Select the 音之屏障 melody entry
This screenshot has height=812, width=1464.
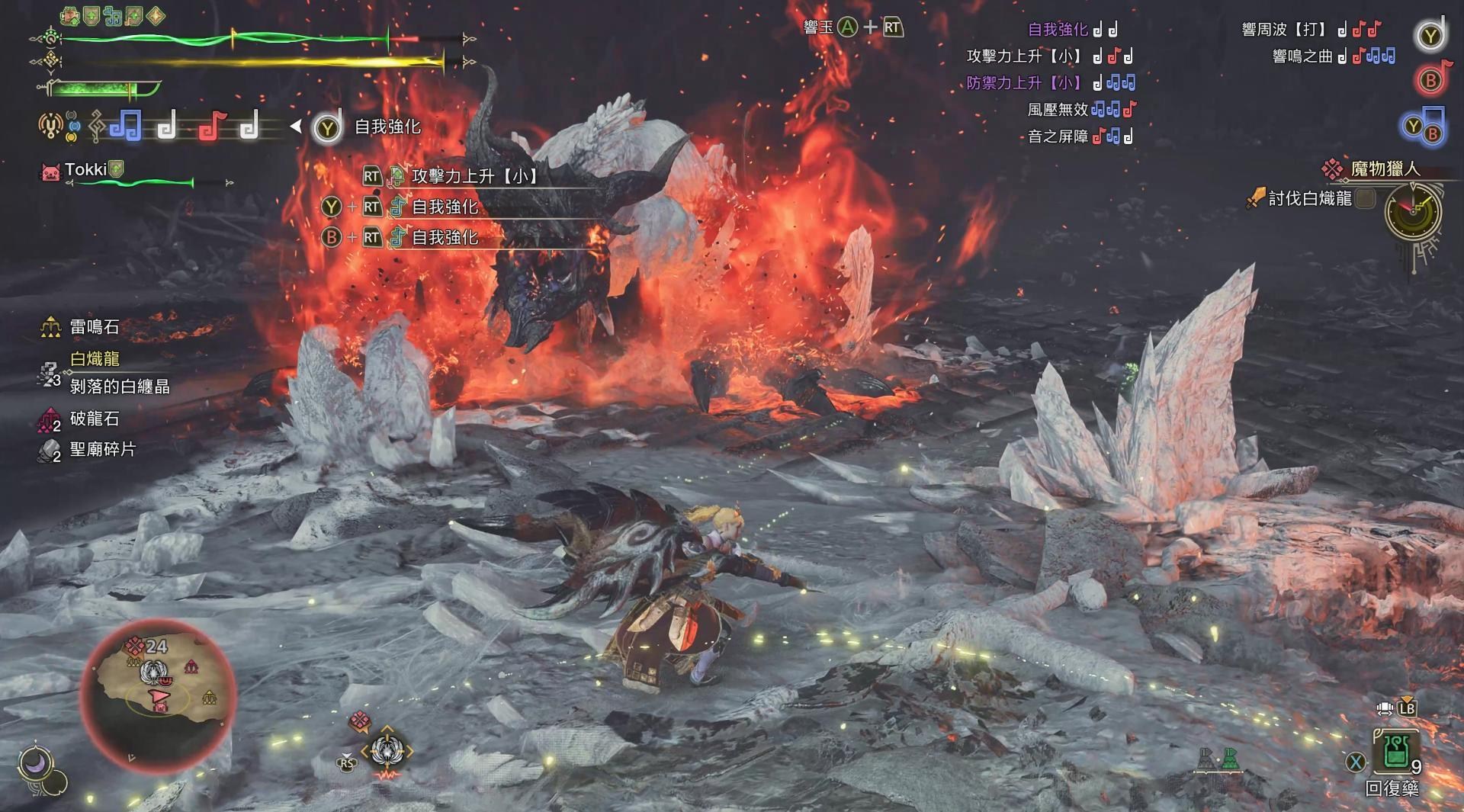pyautogui.click(x=1058, y=136)
